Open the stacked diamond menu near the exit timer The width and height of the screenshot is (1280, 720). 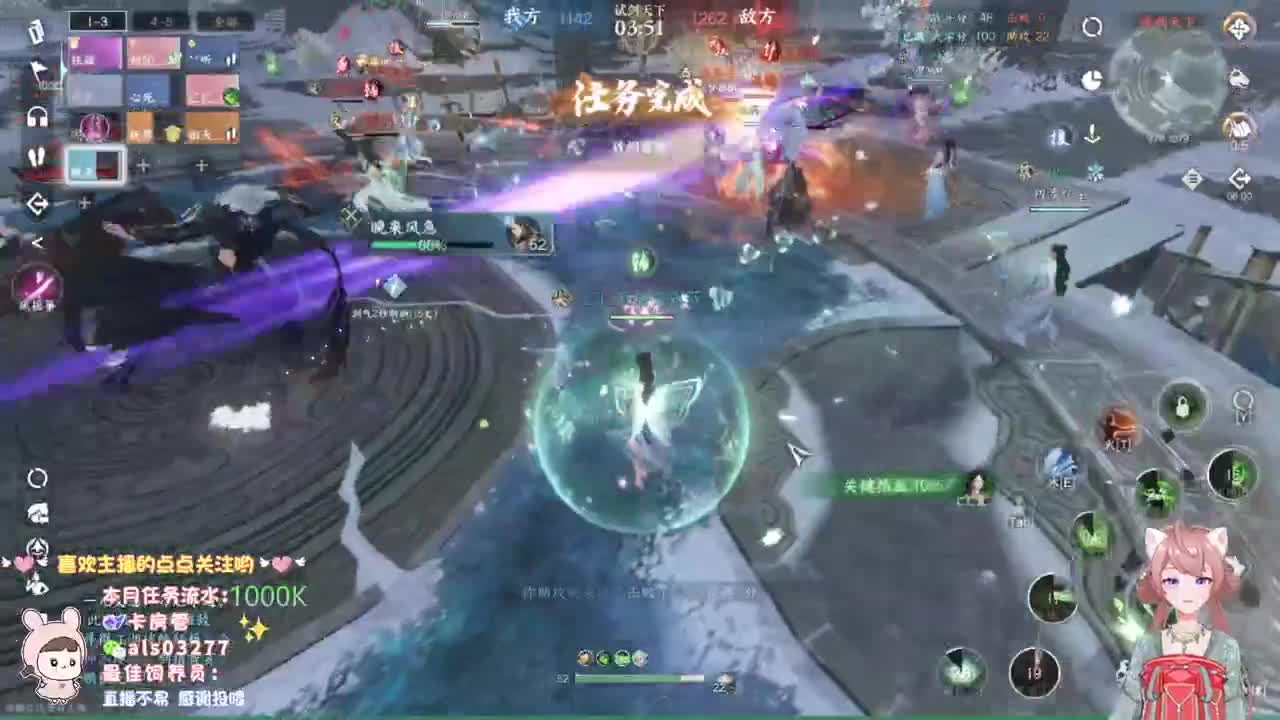coord(1192,179)
